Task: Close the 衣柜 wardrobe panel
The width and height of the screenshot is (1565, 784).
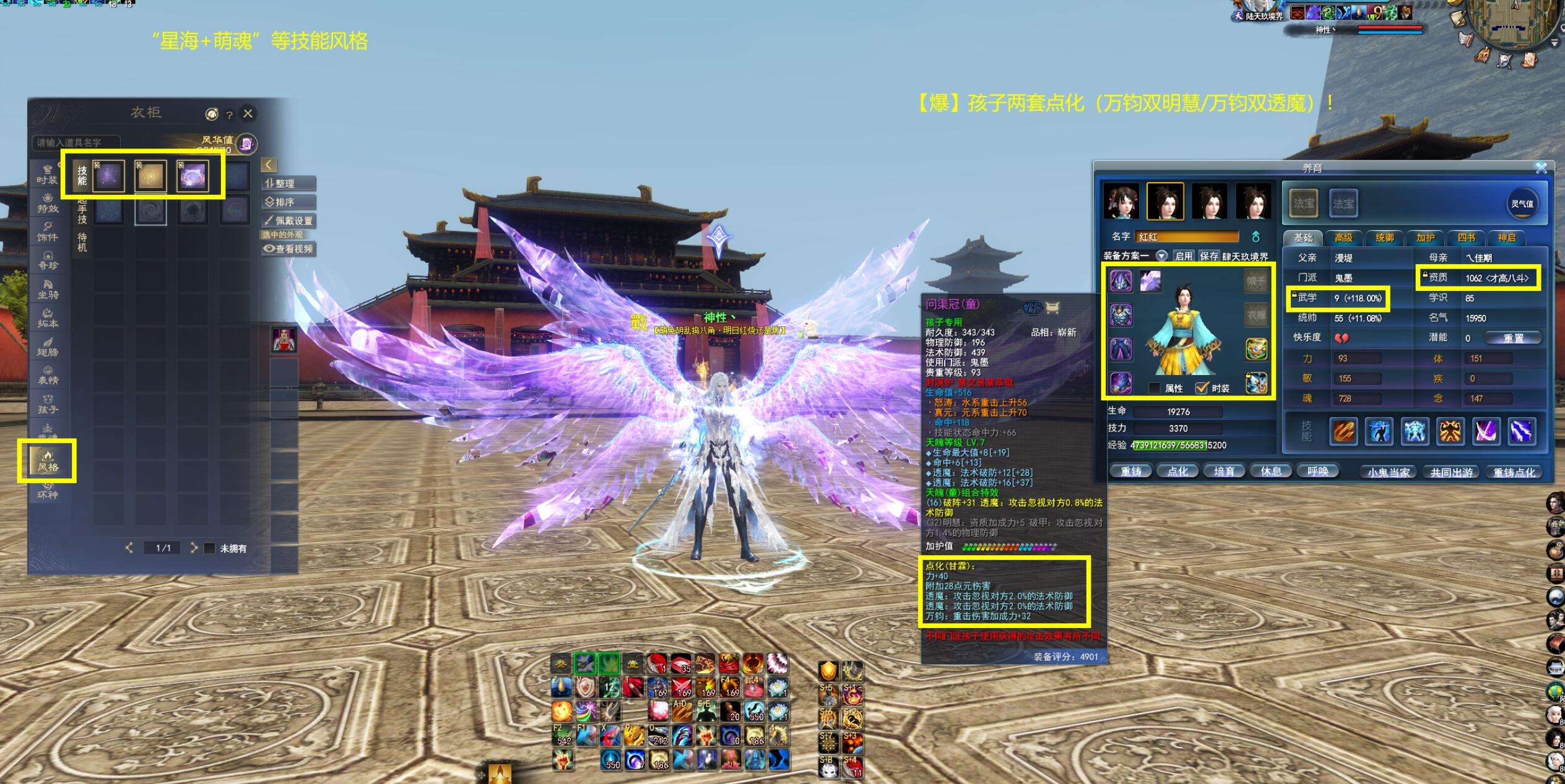Action: tap(248, 113)
